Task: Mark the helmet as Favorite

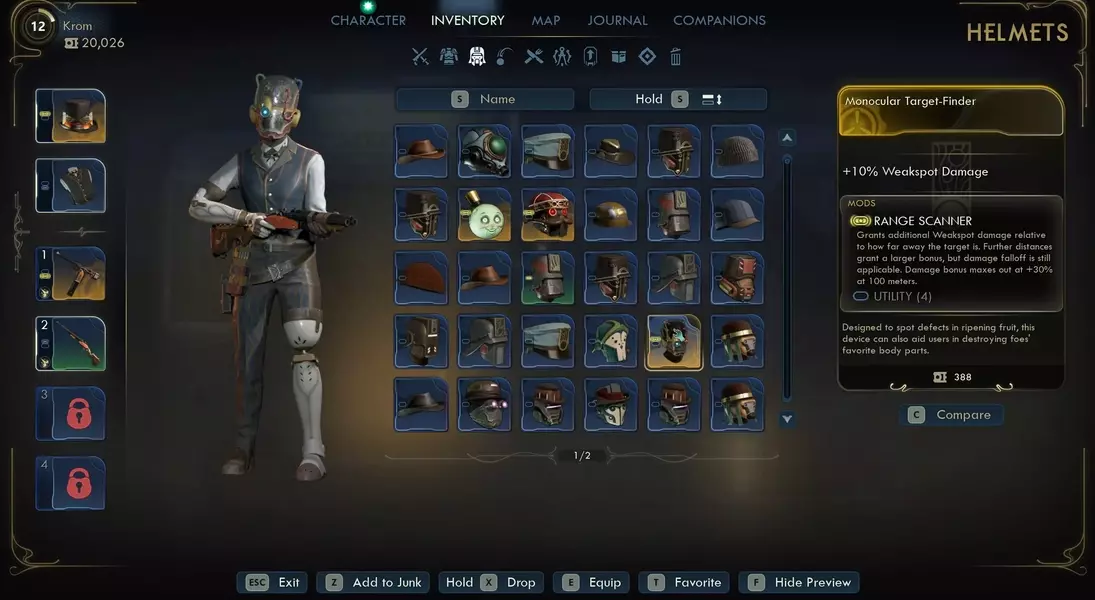Action: pos(685,582)
